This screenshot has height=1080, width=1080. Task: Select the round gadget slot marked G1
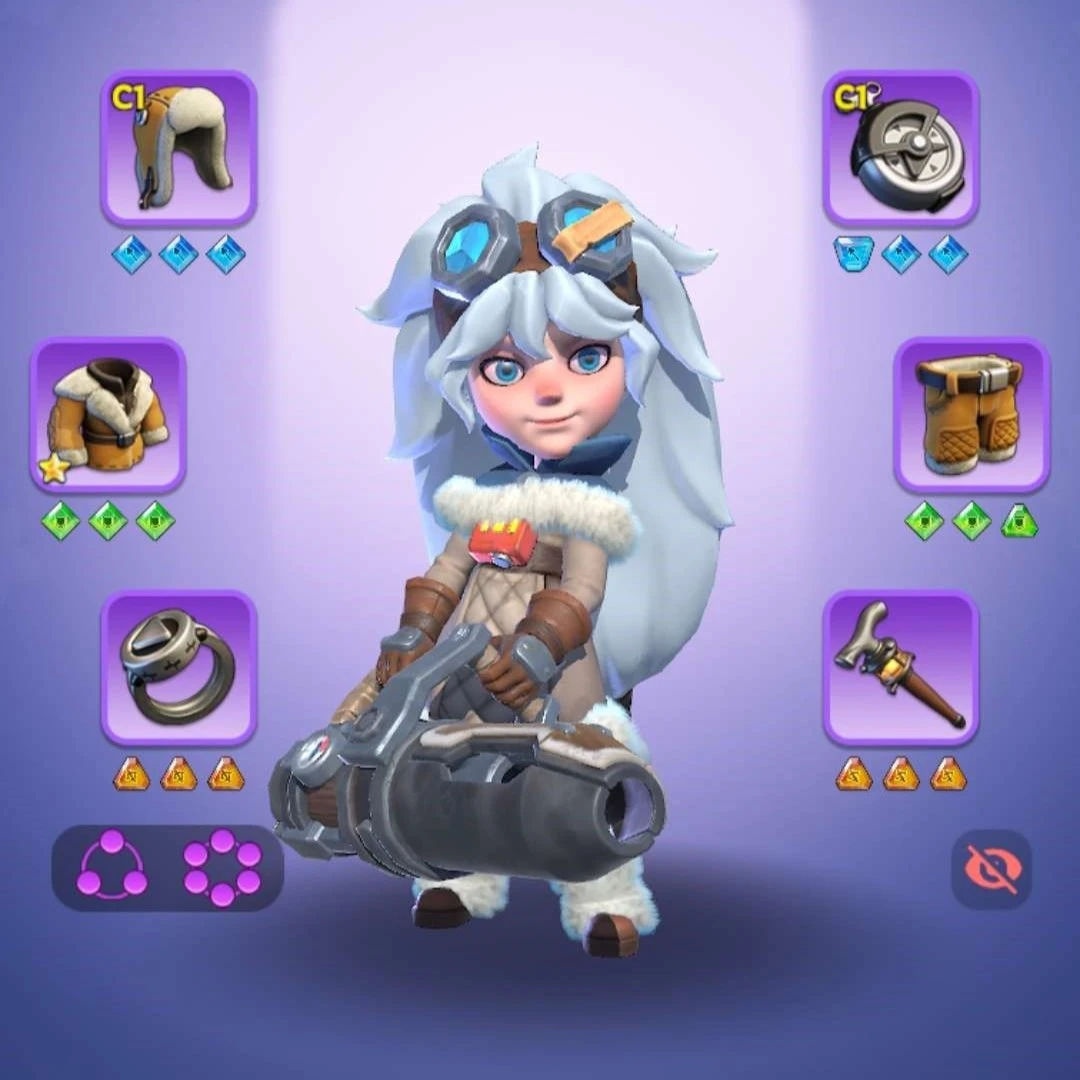tap(901, 148)
